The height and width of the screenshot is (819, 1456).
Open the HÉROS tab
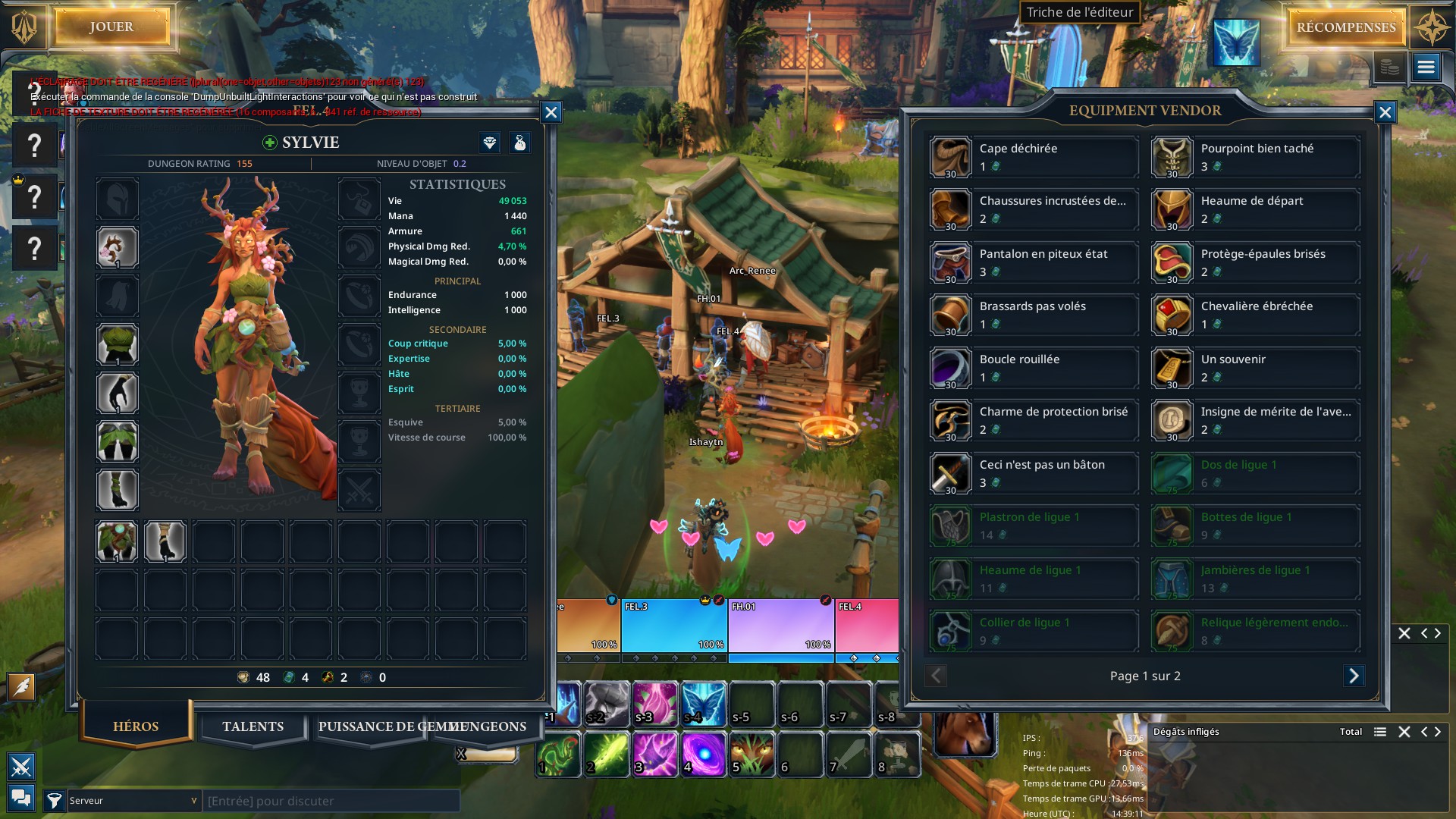136,726
